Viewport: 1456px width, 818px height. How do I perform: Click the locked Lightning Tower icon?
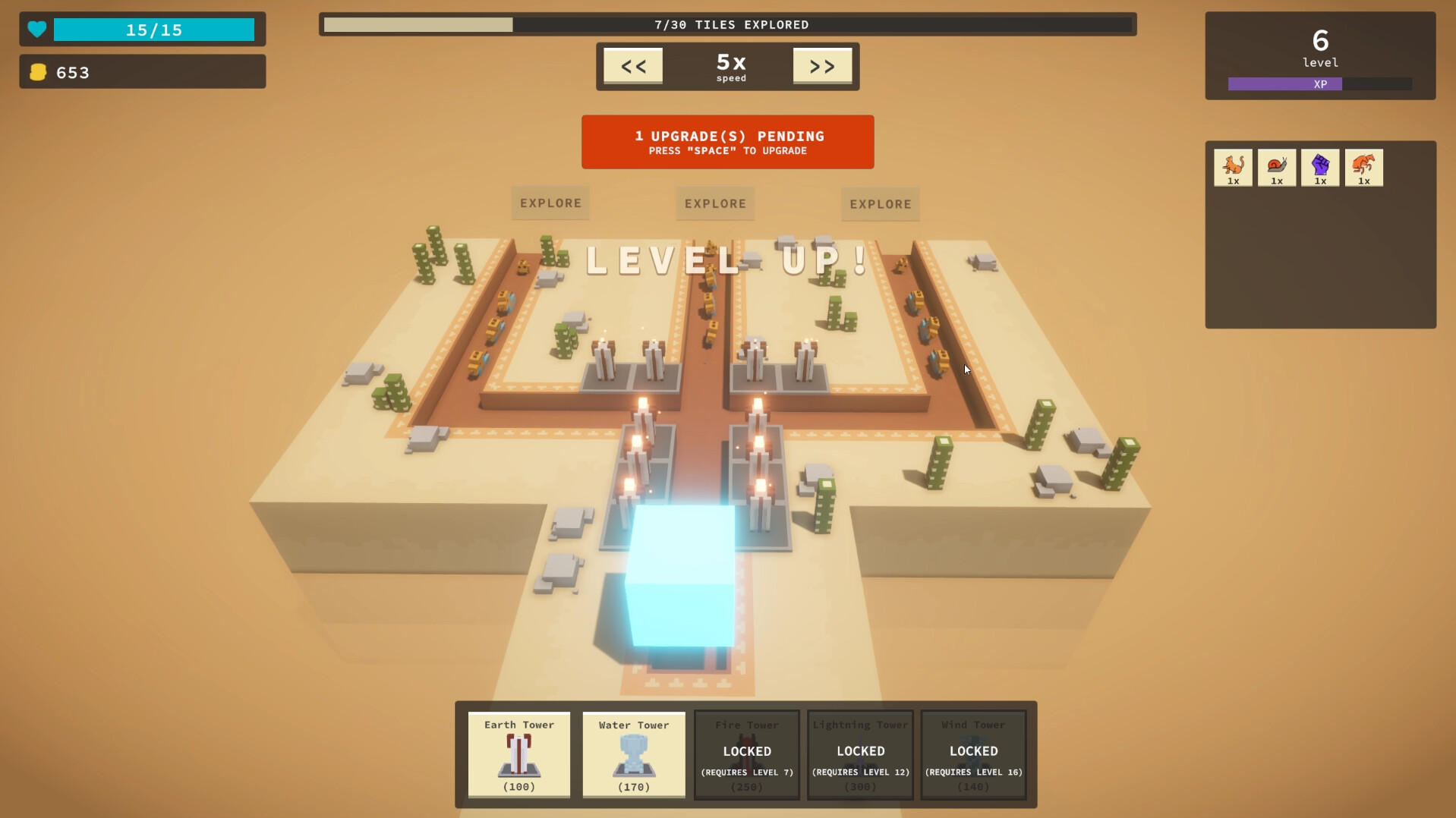[860, 755]
